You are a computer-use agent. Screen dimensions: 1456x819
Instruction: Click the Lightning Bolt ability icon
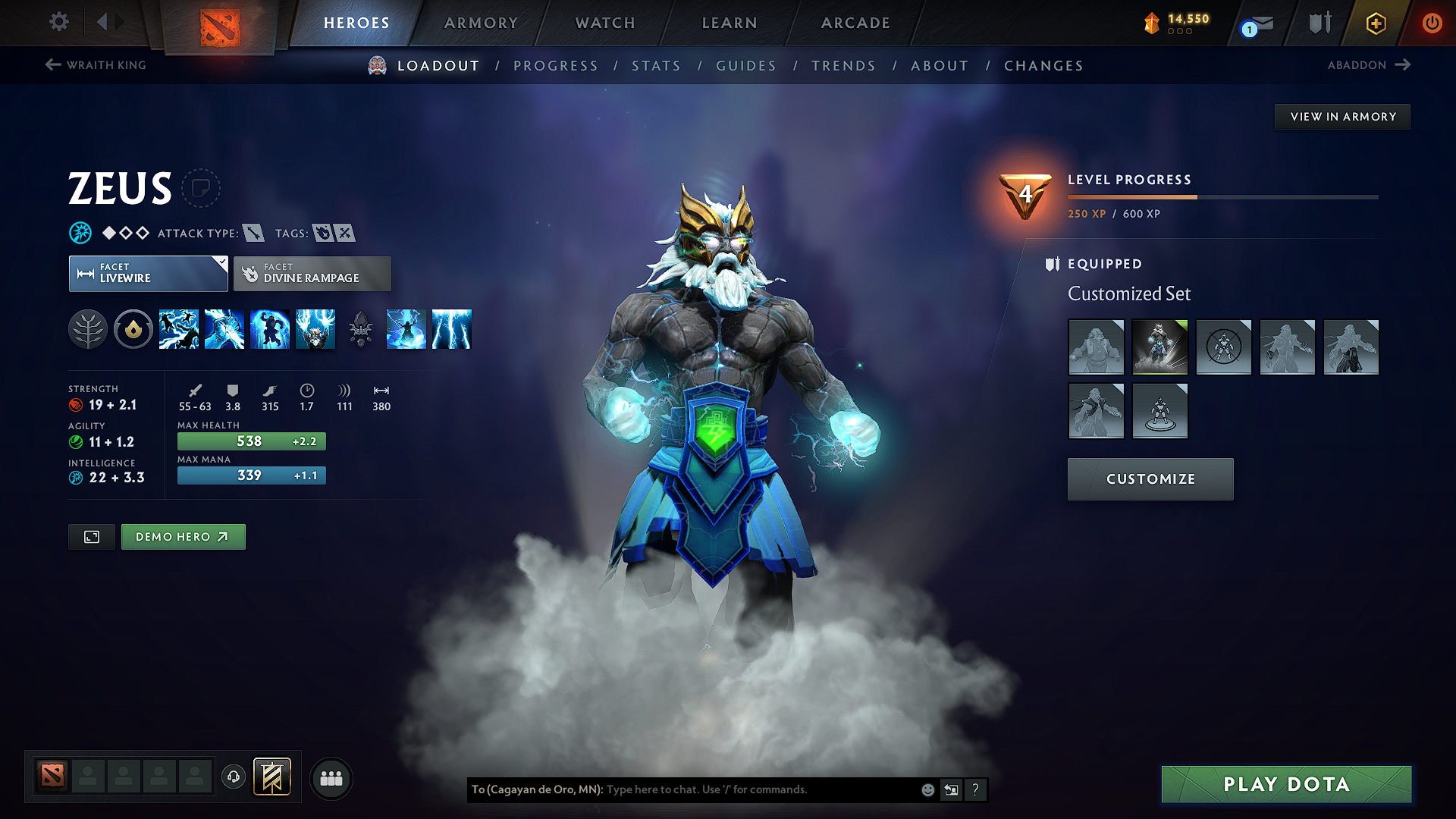pos(224,329)
